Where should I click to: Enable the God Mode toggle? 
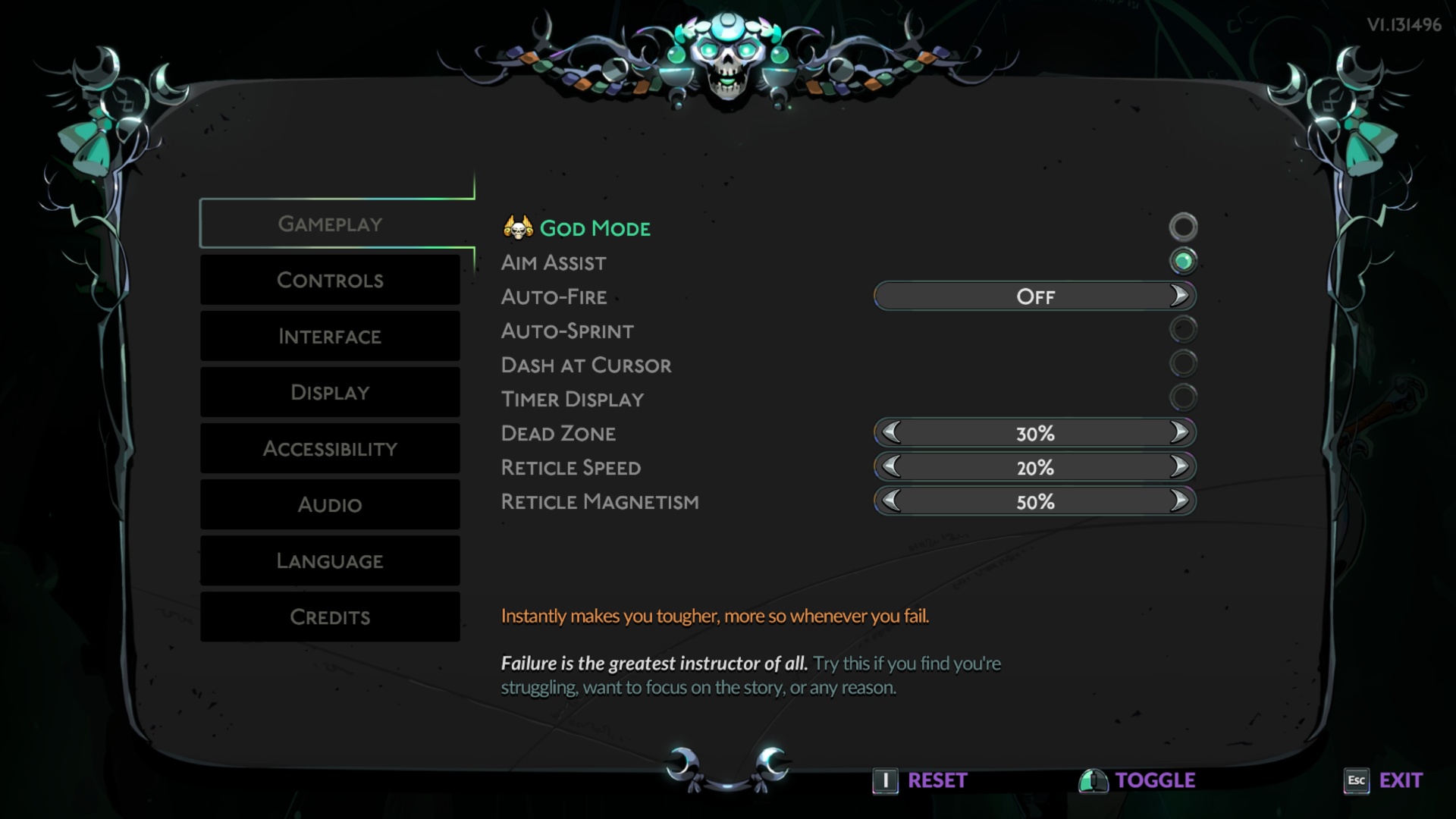(x=1183, y=227)
